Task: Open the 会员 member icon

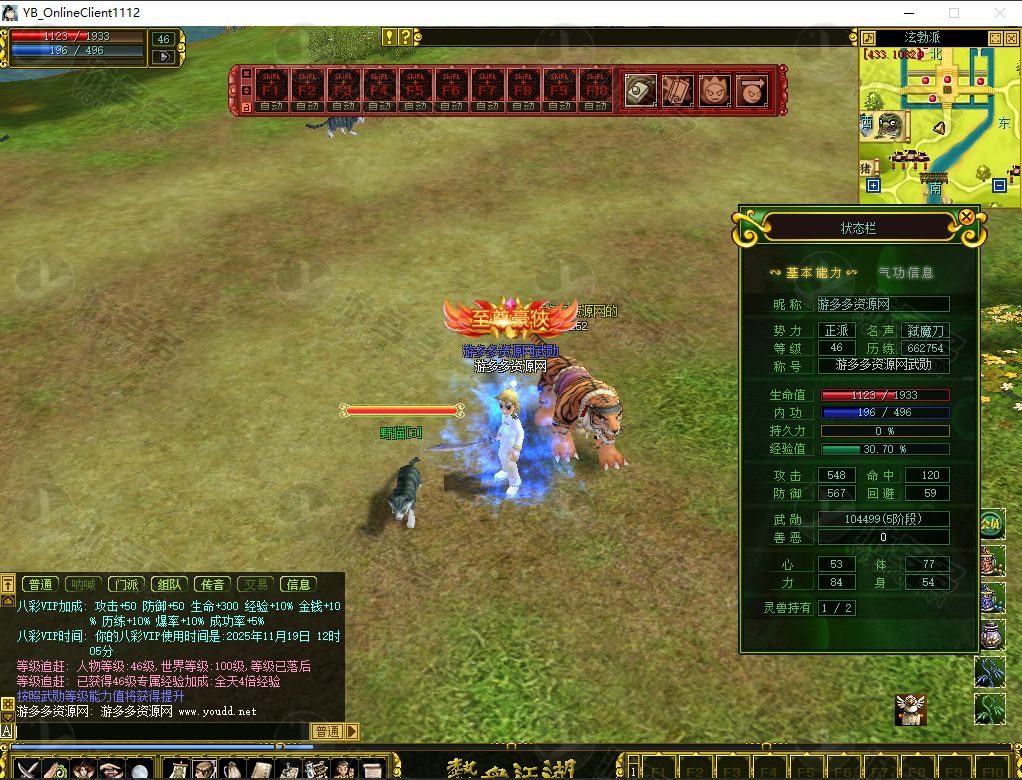Action: tap(990, 523)
